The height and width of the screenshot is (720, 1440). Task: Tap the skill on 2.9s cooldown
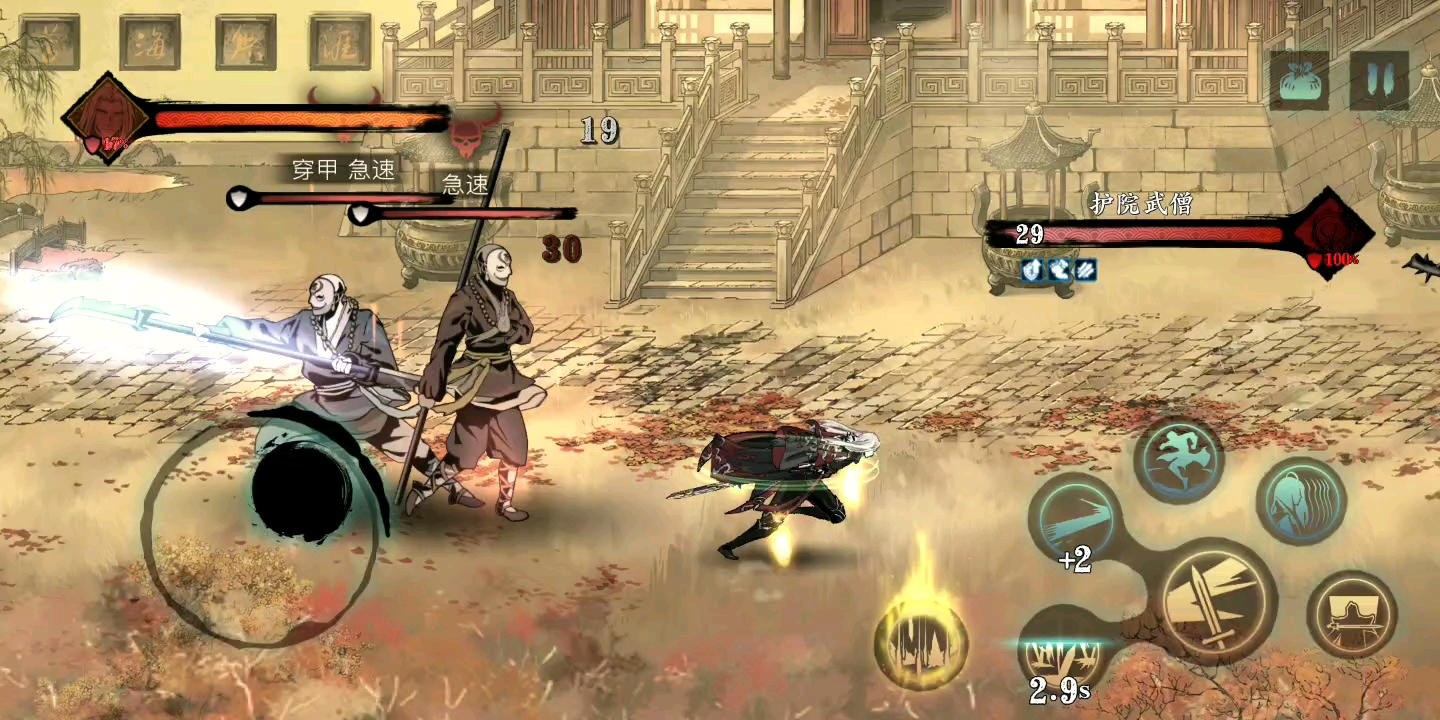[1062, 652]
